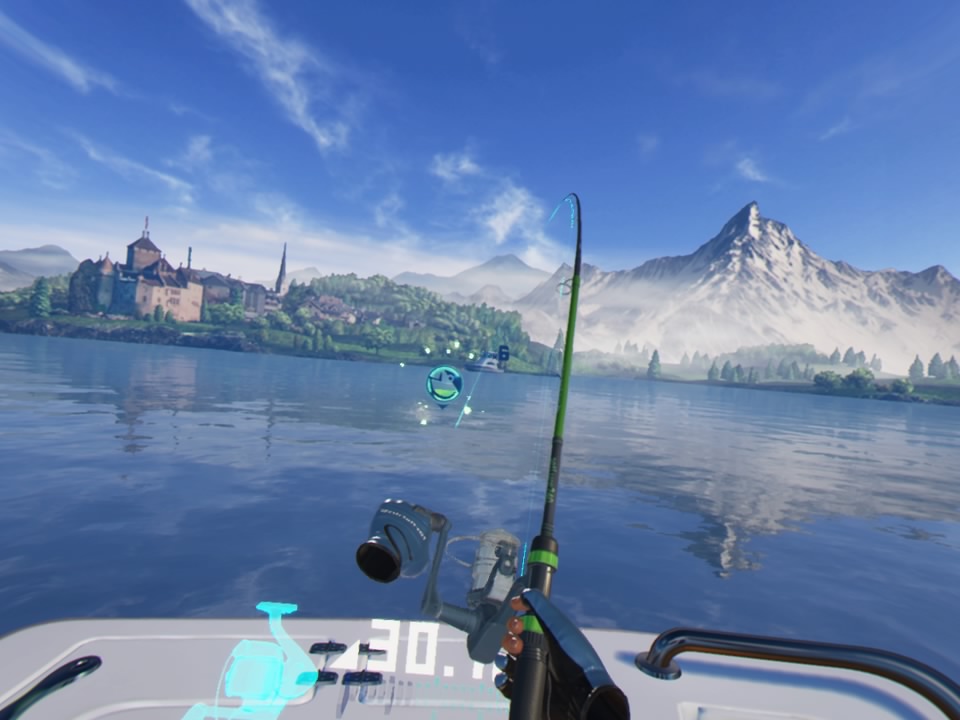Screen dimensions: 960x720
Task: Select the circular fish marker over the water
Action: click(443, 384)
